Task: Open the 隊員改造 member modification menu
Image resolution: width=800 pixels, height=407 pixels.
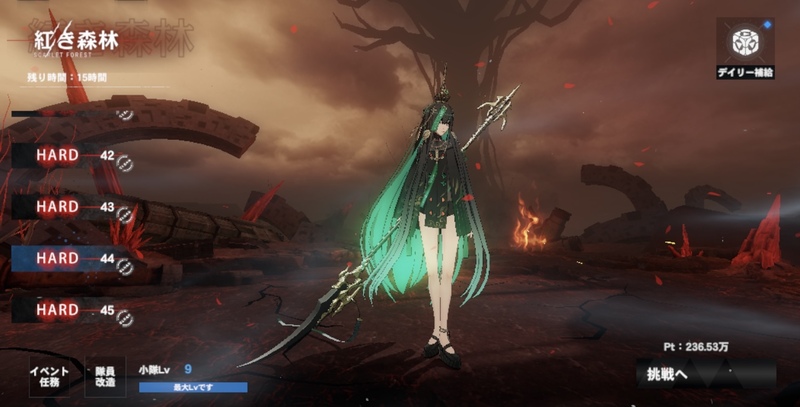Action: pyautogui.click(x=104, y=377)
